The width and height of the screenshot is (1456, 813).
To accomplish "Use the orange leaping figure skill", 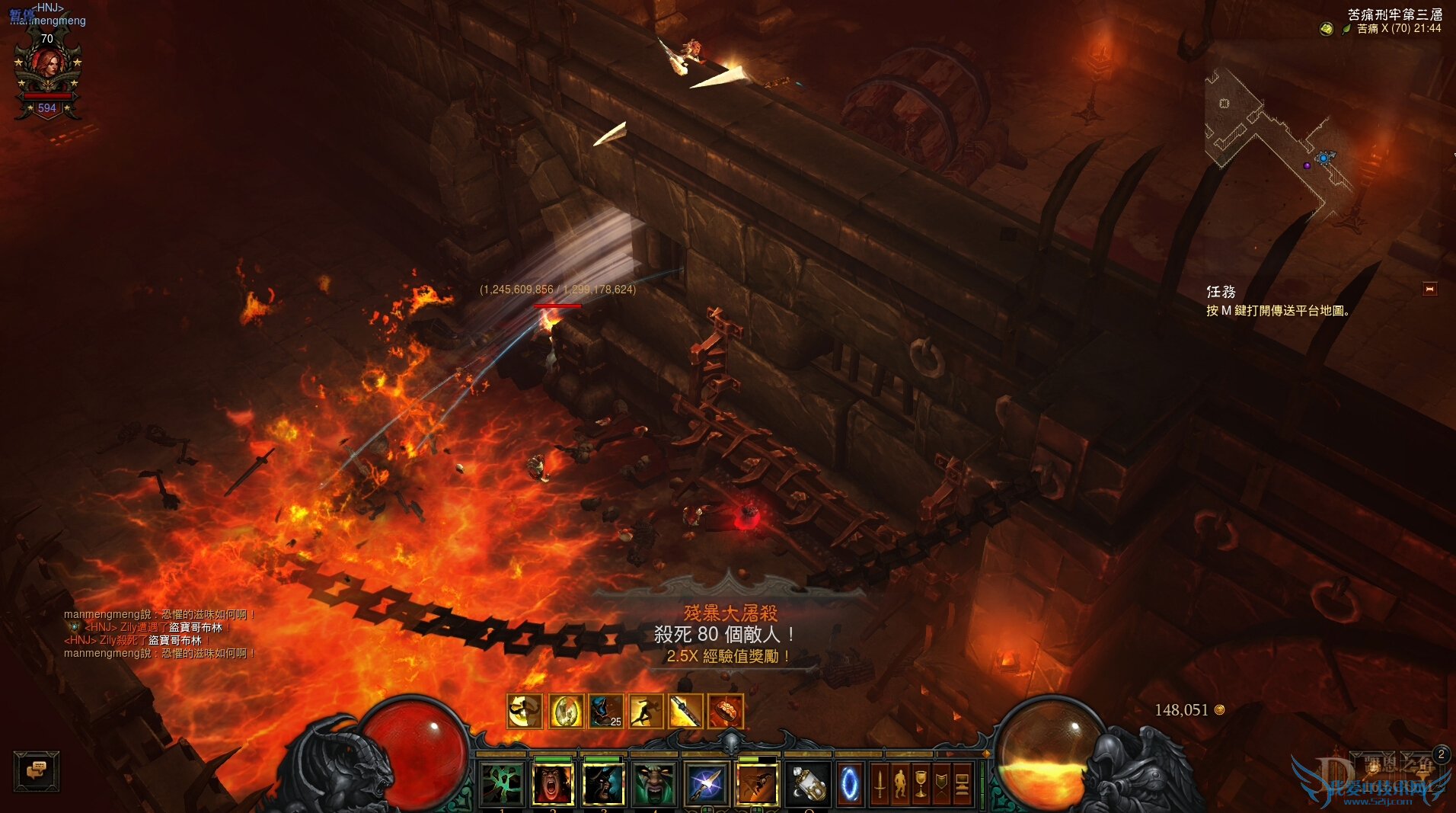I will point(757,783).
